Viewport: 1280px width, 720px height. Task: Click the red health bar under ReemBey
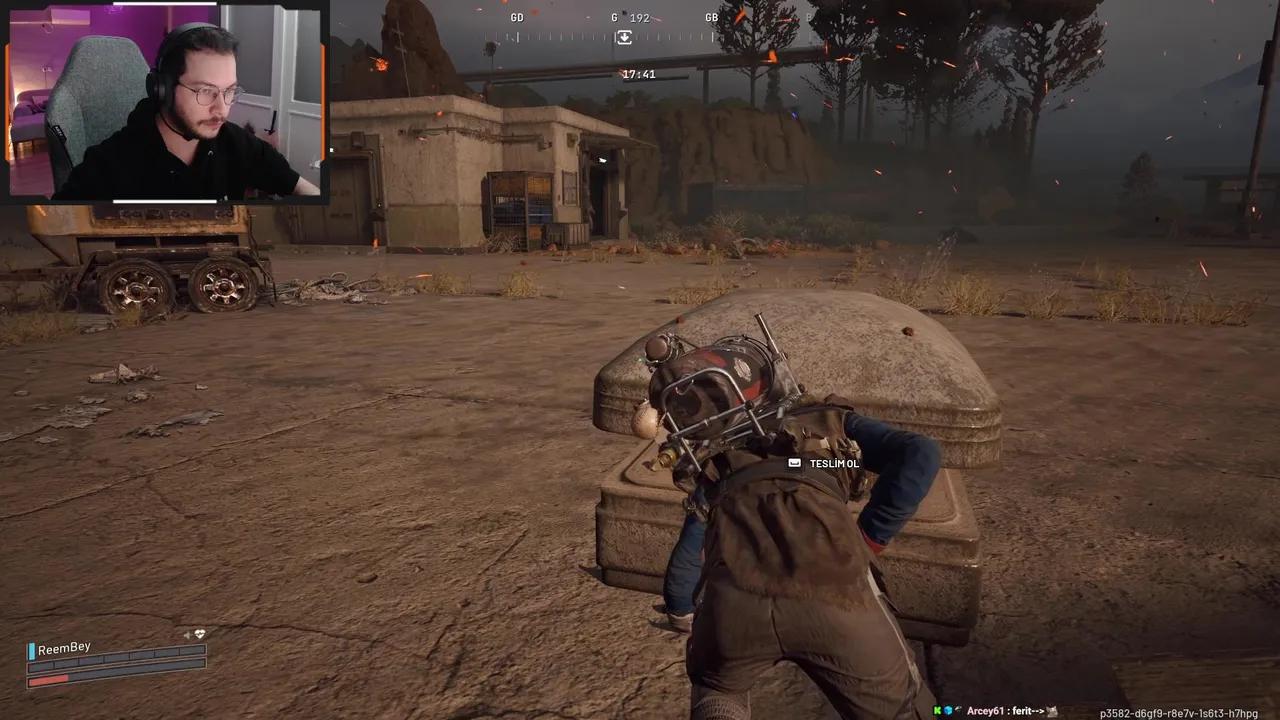[50, 680]
